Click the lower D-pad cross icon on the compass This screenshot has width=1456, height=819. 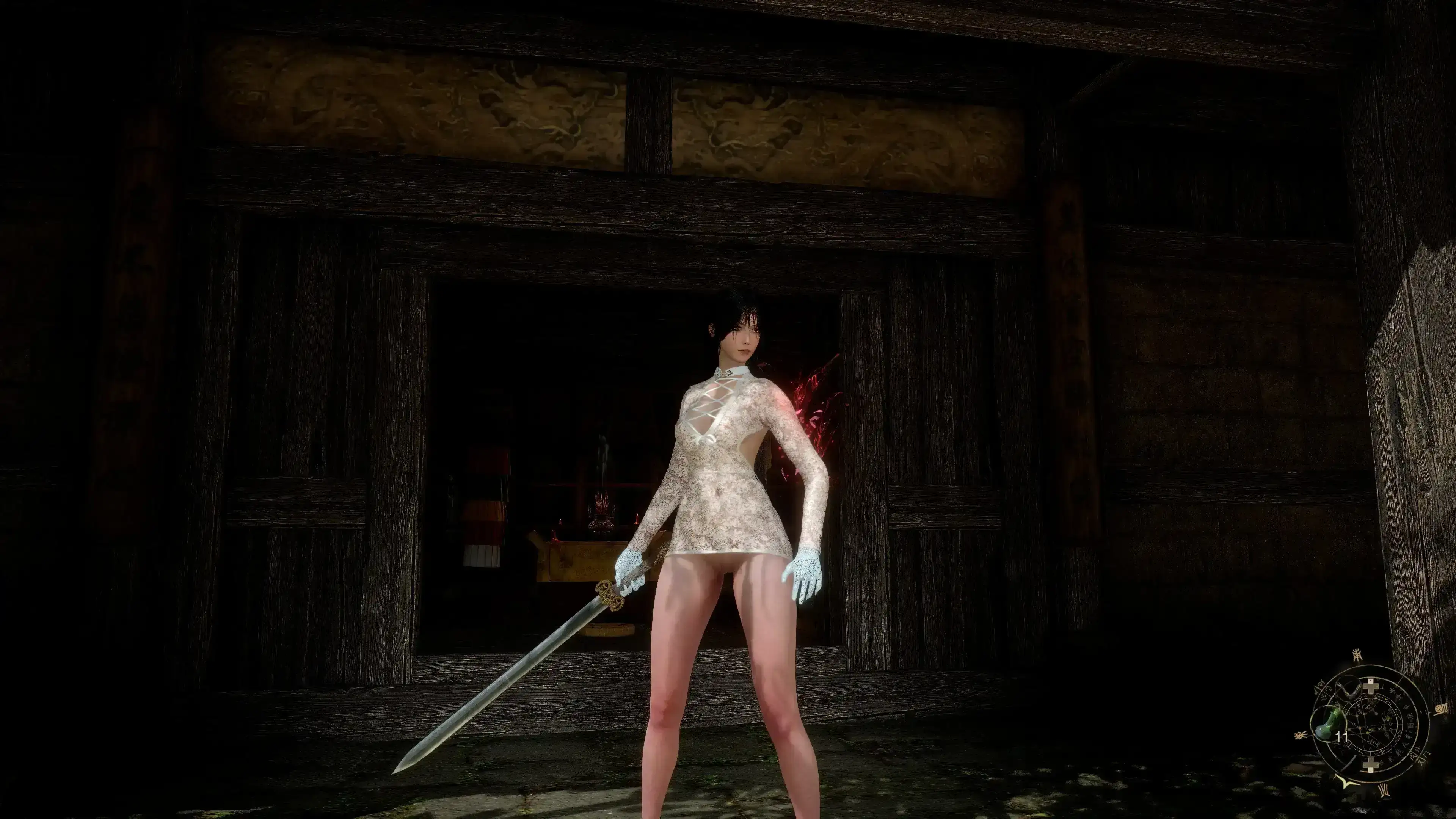coord(1371,765)
